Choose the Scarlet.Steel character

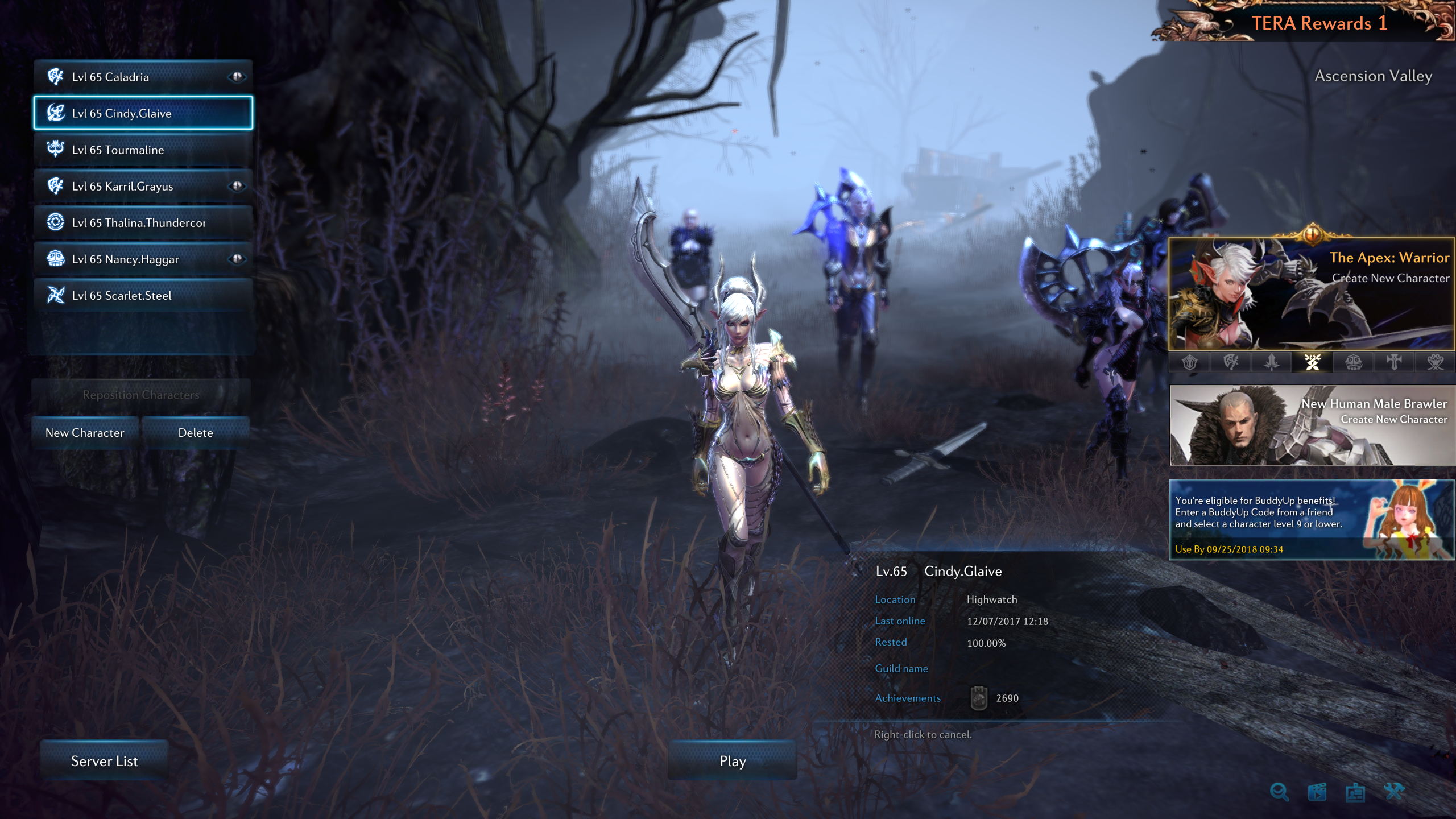(142, 295)
